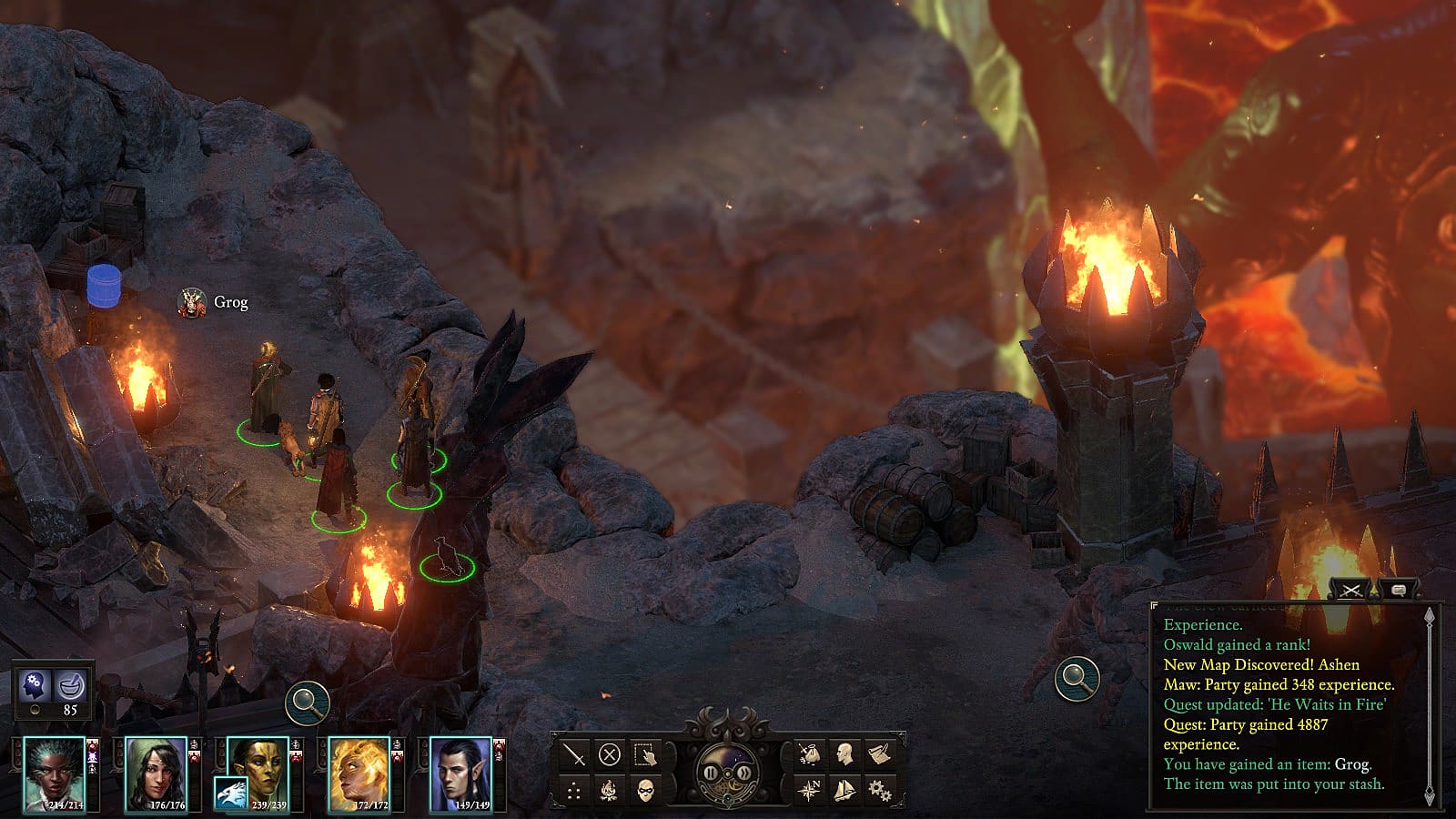Screen dimensions: 1456x819
Task: Select the green-hooded woman portrait
Action: 156,773
